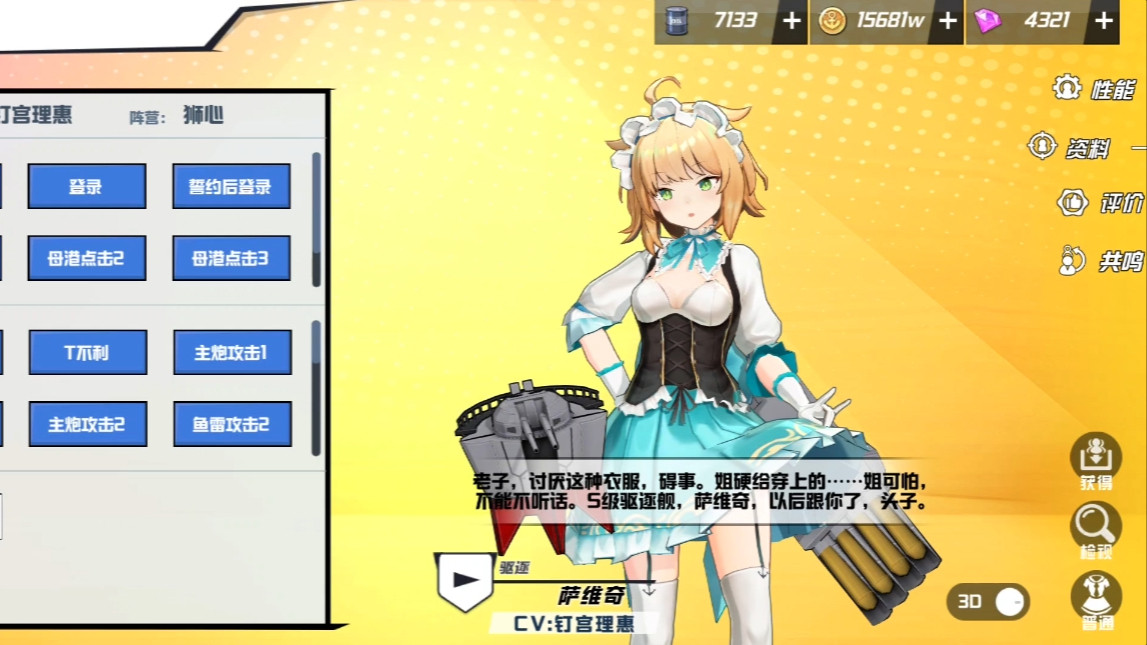Viewport: 1147px width, 645px height.
Task: Toggle the 3D model view switch
Action: pyautogui.click(x=988, y=601)
